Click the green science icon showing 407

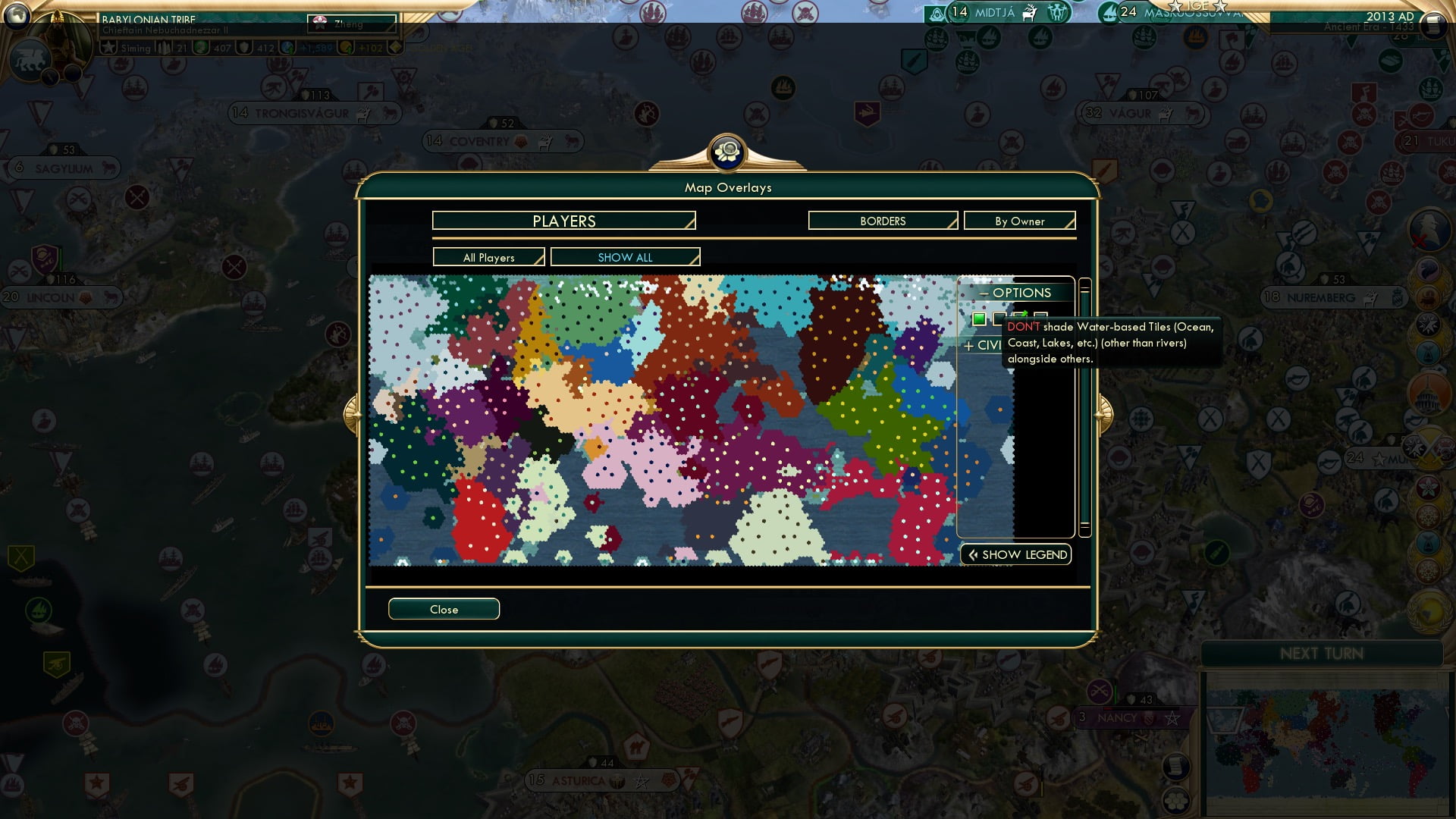(x=201, y=47)
